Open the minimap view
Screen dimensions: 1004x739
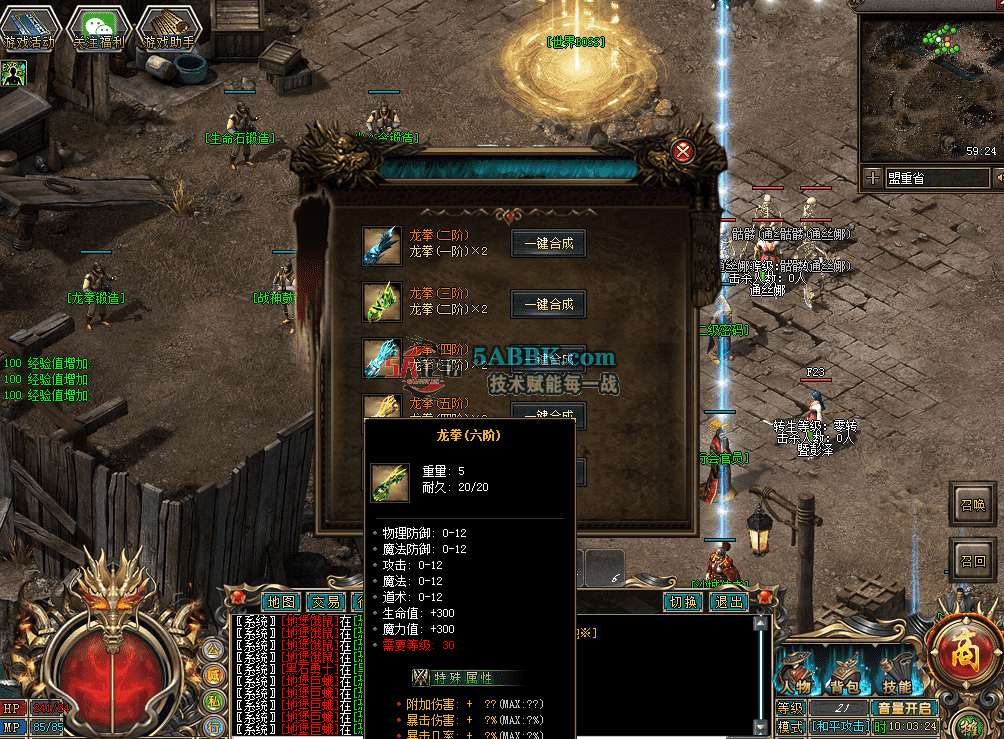pyautogui.click(x=929, y=85)
